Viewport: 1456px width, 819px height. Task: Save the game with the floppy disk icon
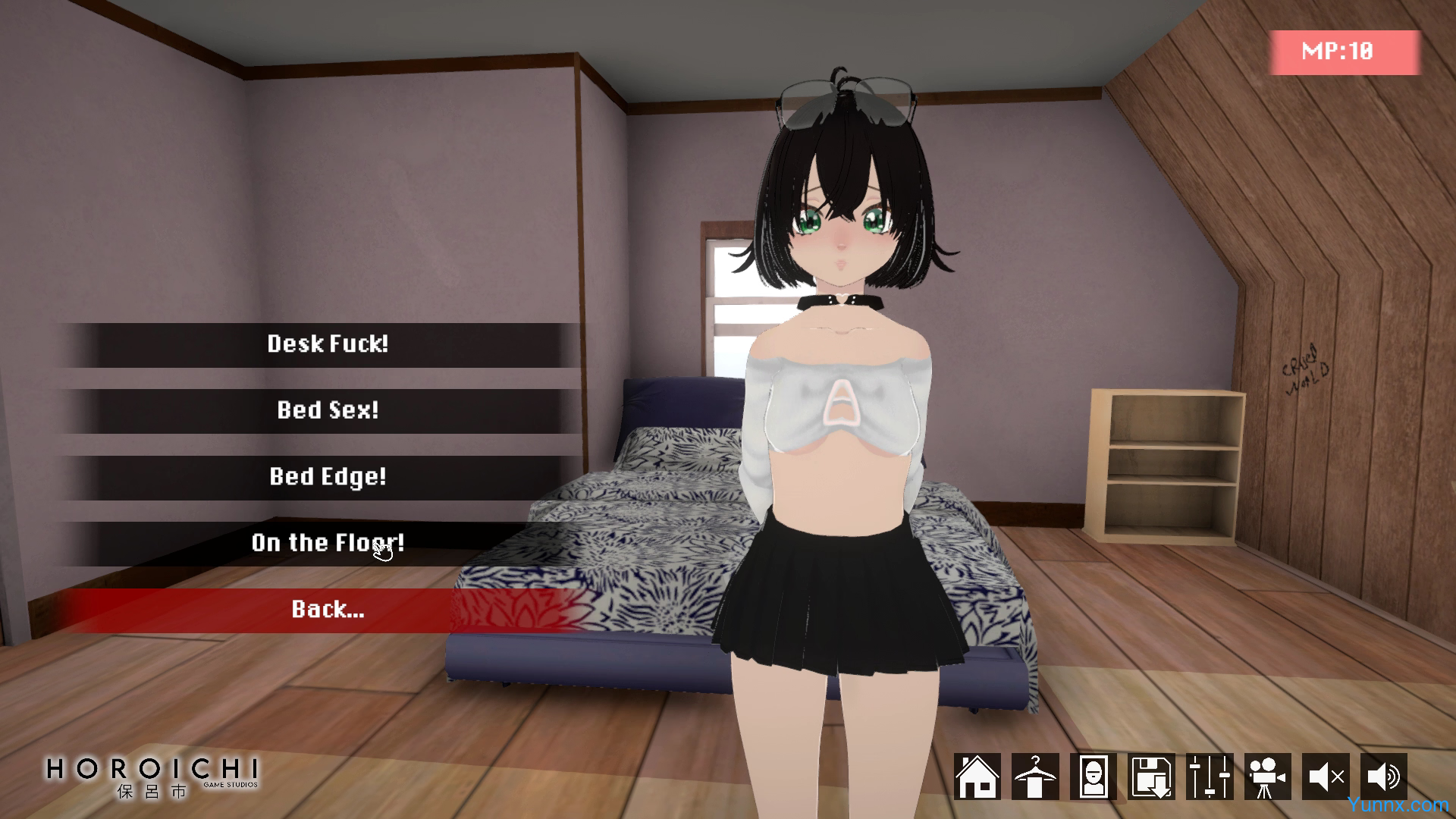click(1151, 777)
